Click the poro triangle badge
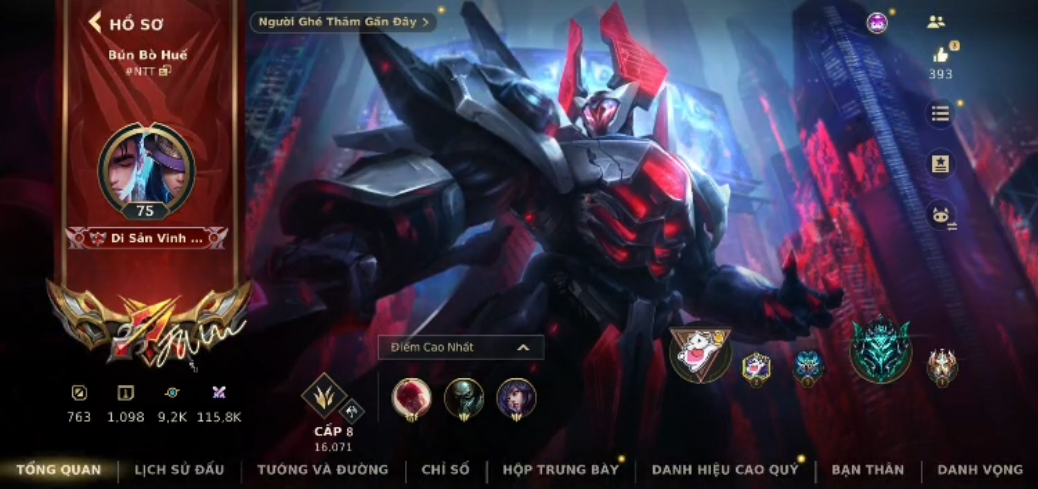Image resolution: width=1038 pixels, height=489 pixels. (700, 353)
